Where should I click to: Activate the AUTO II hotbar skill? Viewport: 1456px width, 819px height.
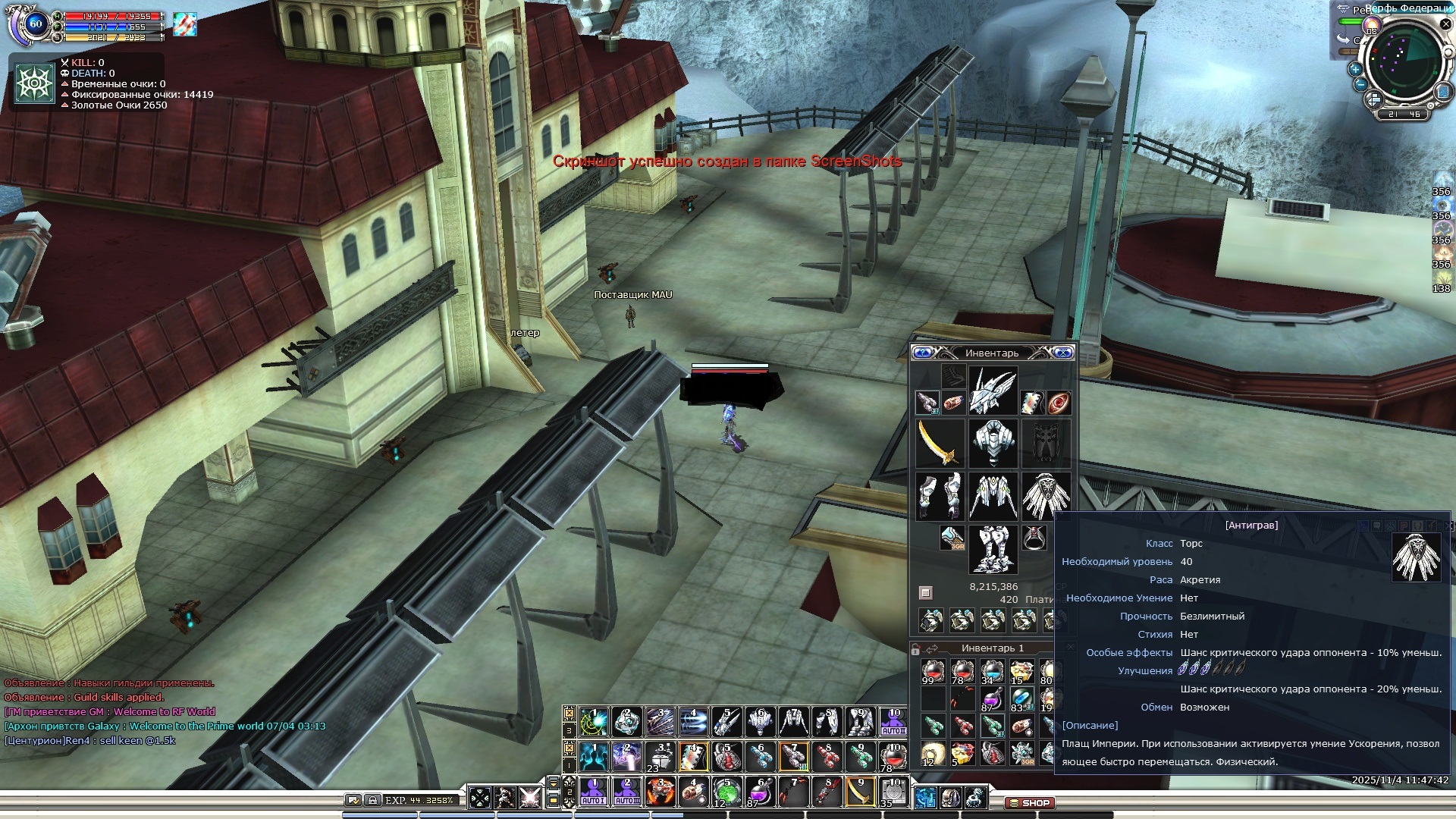626,792
